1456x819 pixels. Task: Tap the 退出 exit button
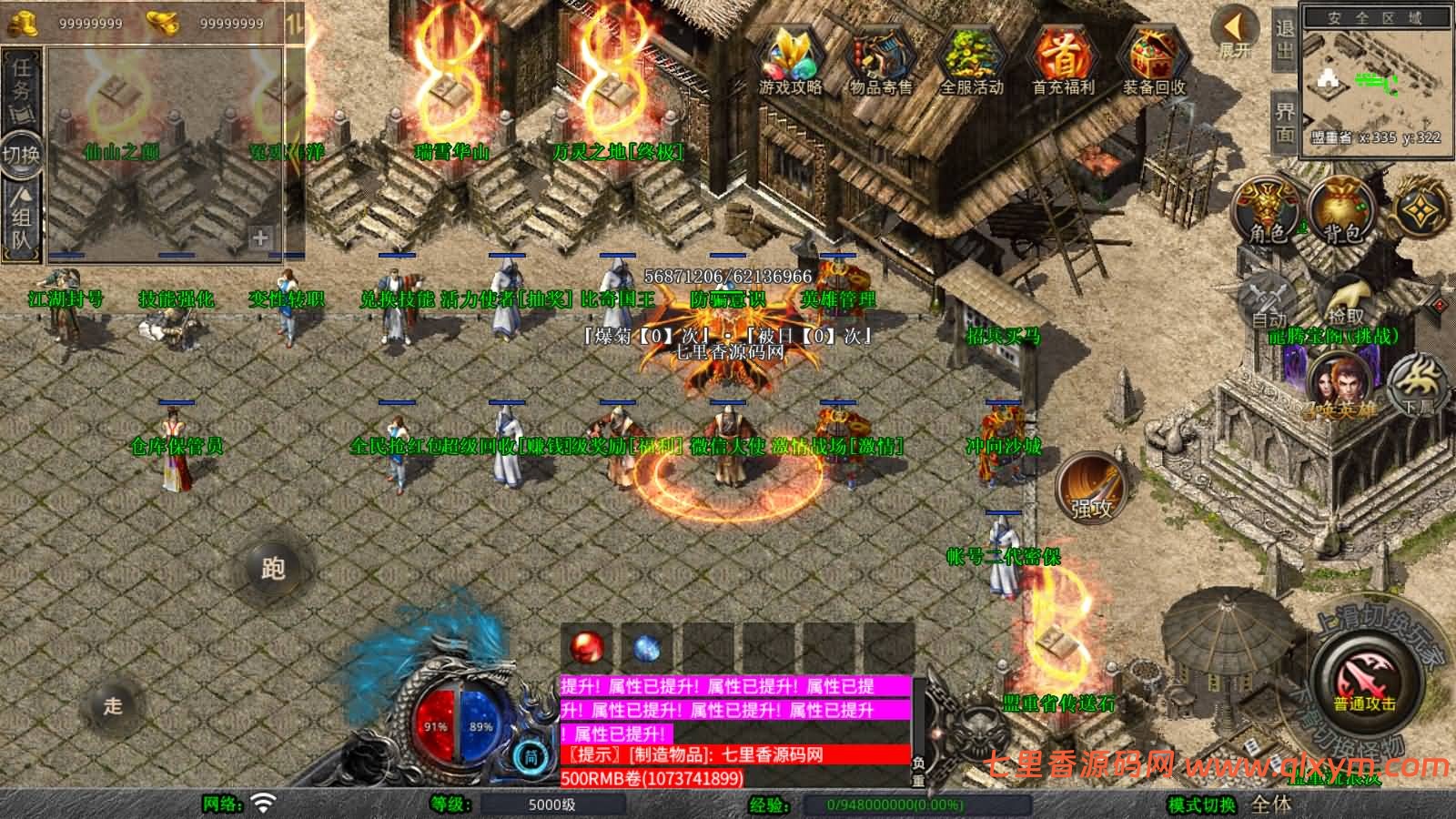click(1284, 39)
